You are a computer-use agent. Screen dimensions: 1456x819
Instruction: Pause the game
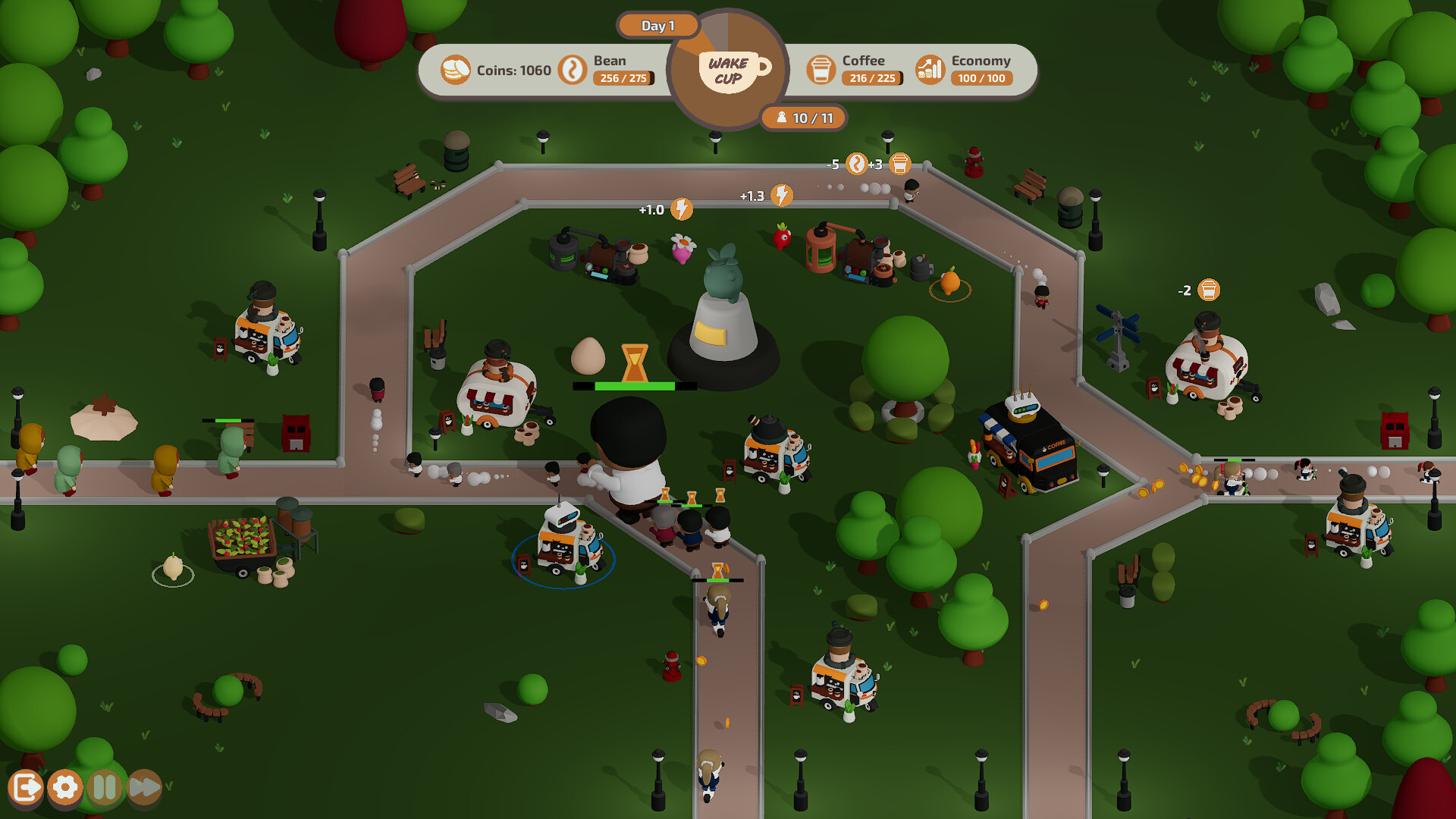click(105, 787)
